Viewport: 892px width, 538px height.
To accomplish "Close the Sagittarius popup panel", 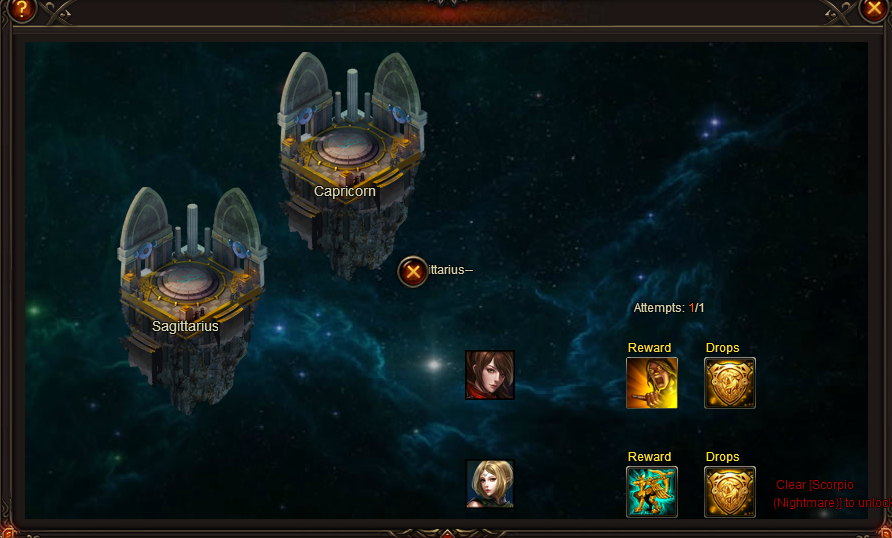I will click(x=413, y=271).
